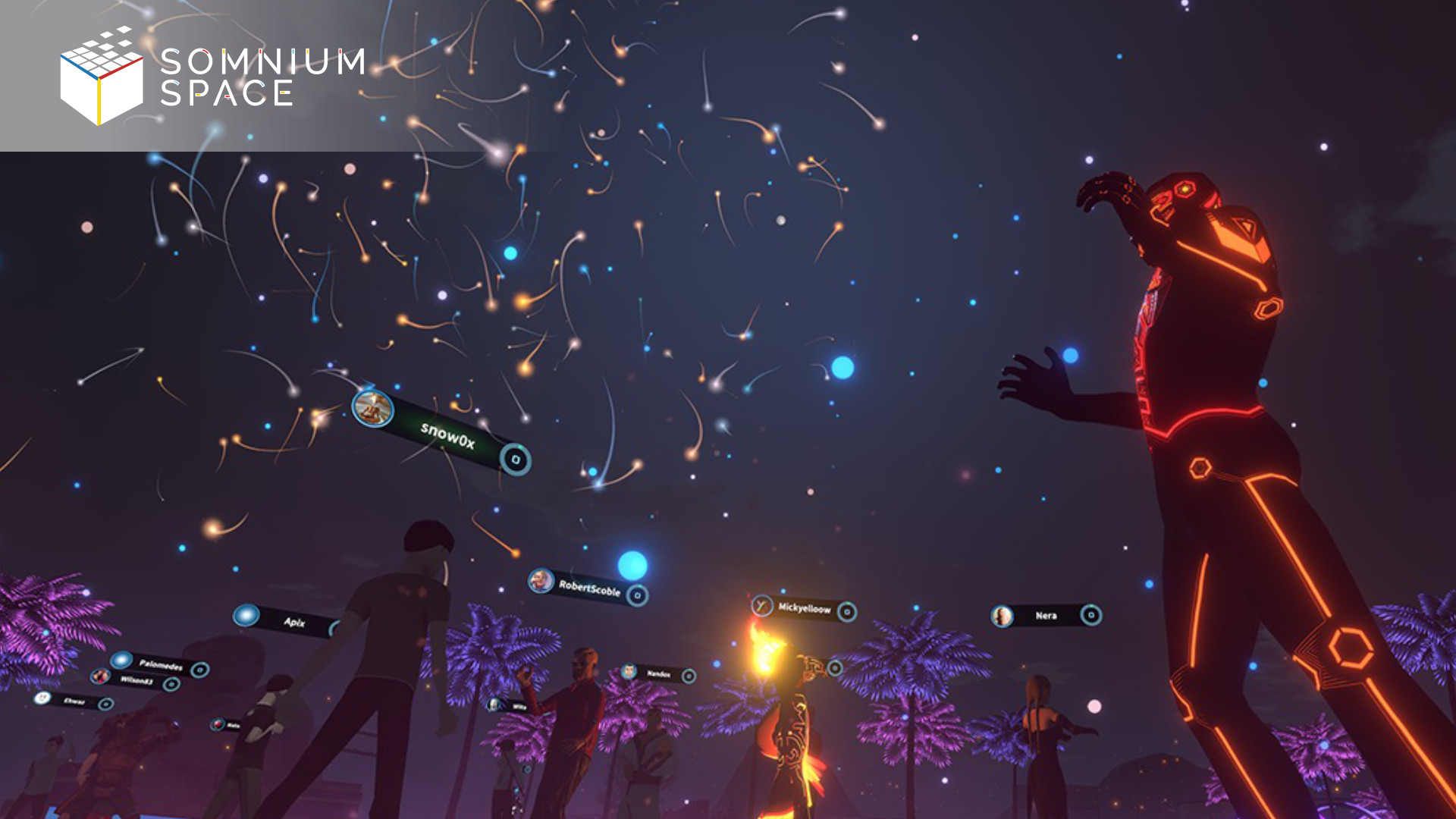This screenshot has height=819, width=1456.
Task: Open snow0x's profile via the avatar picture
Action: coord(372,409)
